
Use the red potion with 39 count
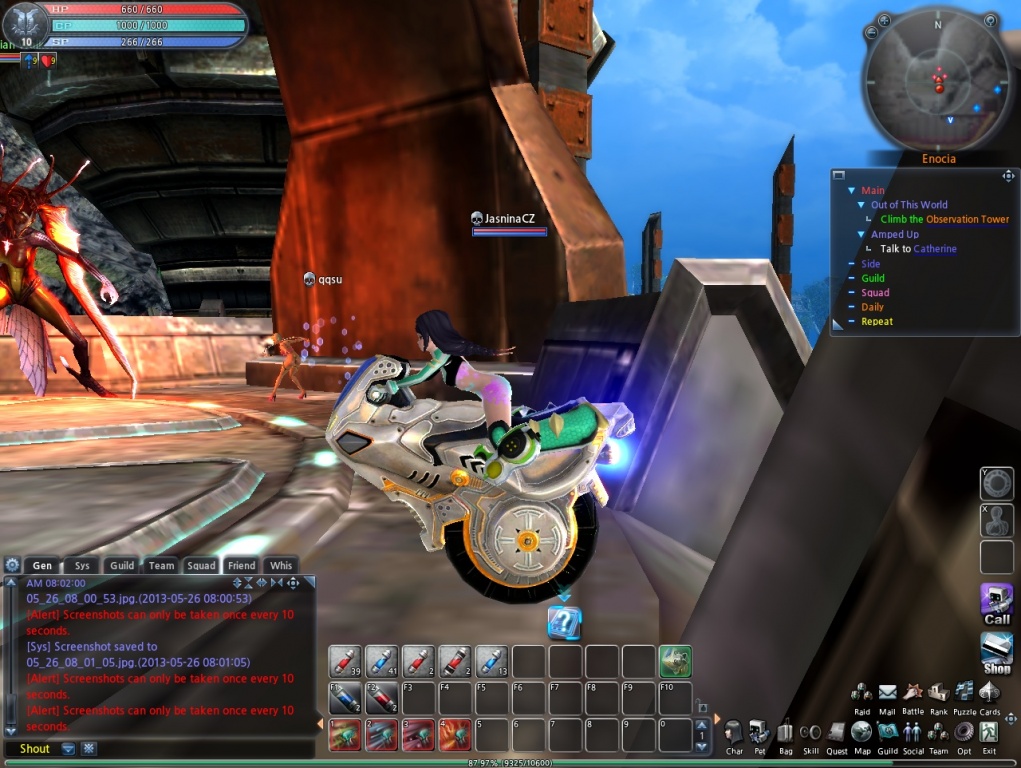(x=345, y=661)
